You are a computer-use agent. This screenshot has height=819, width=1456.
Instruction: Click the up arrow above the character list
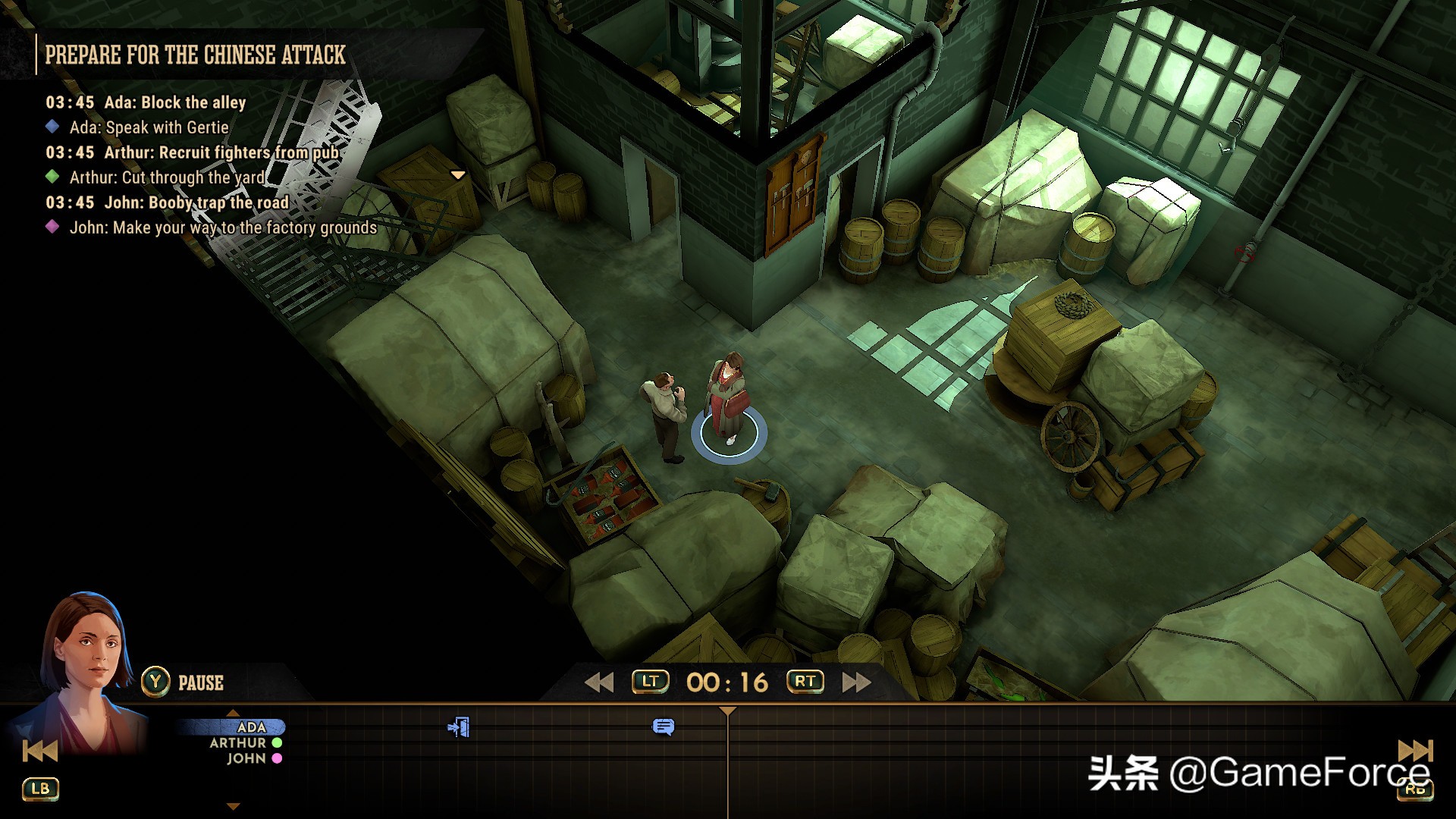234,713
